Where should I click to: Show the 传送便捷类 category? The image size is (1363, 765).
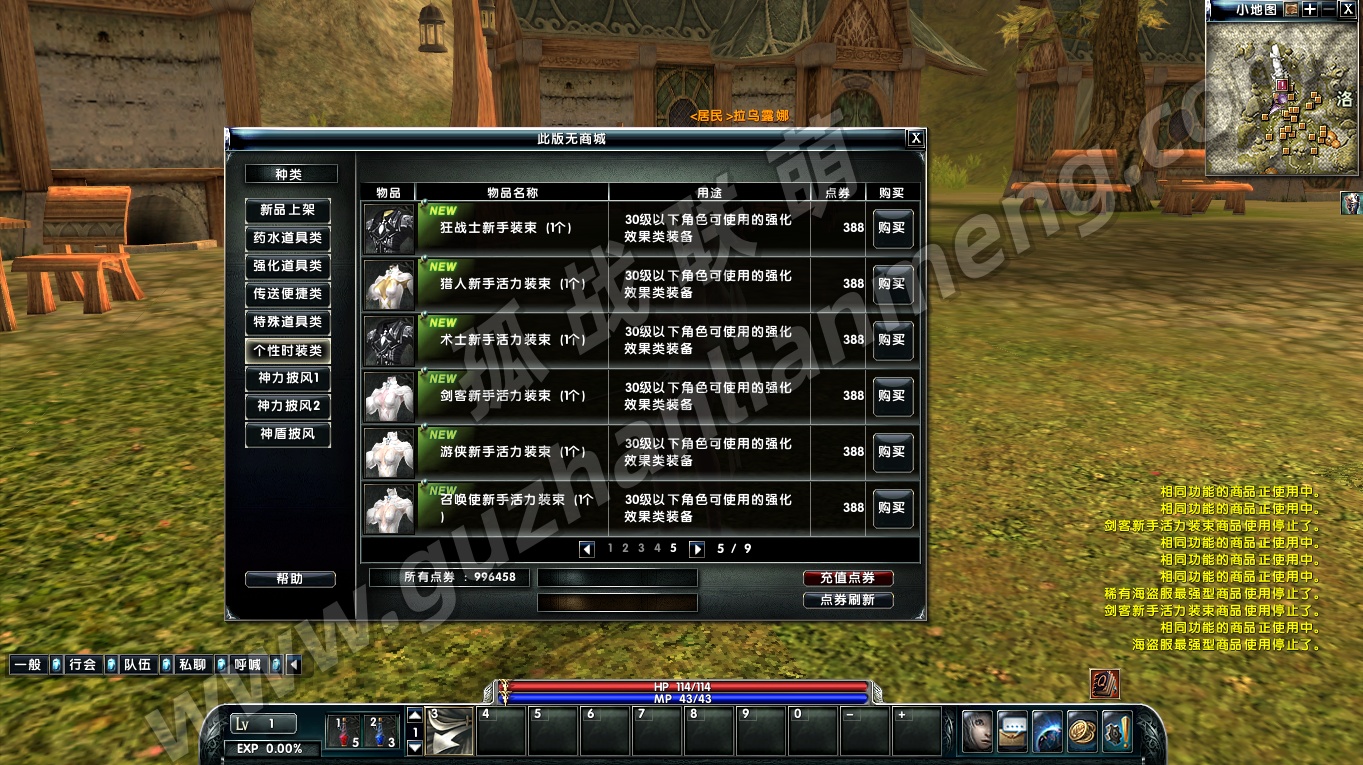pyautogui.click(x=288, y=294)
